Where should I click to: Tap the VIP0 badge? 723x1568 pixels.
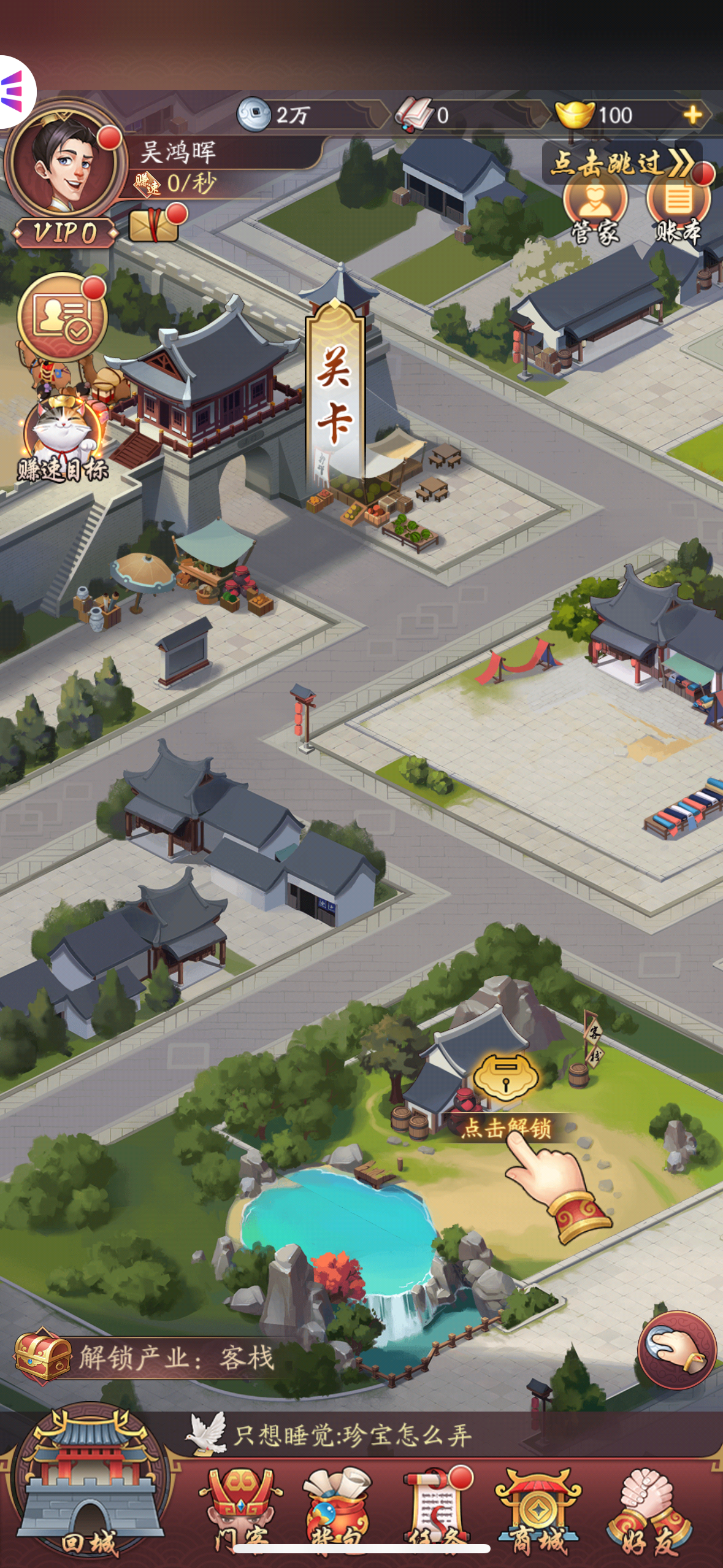(x=65, y=233)
